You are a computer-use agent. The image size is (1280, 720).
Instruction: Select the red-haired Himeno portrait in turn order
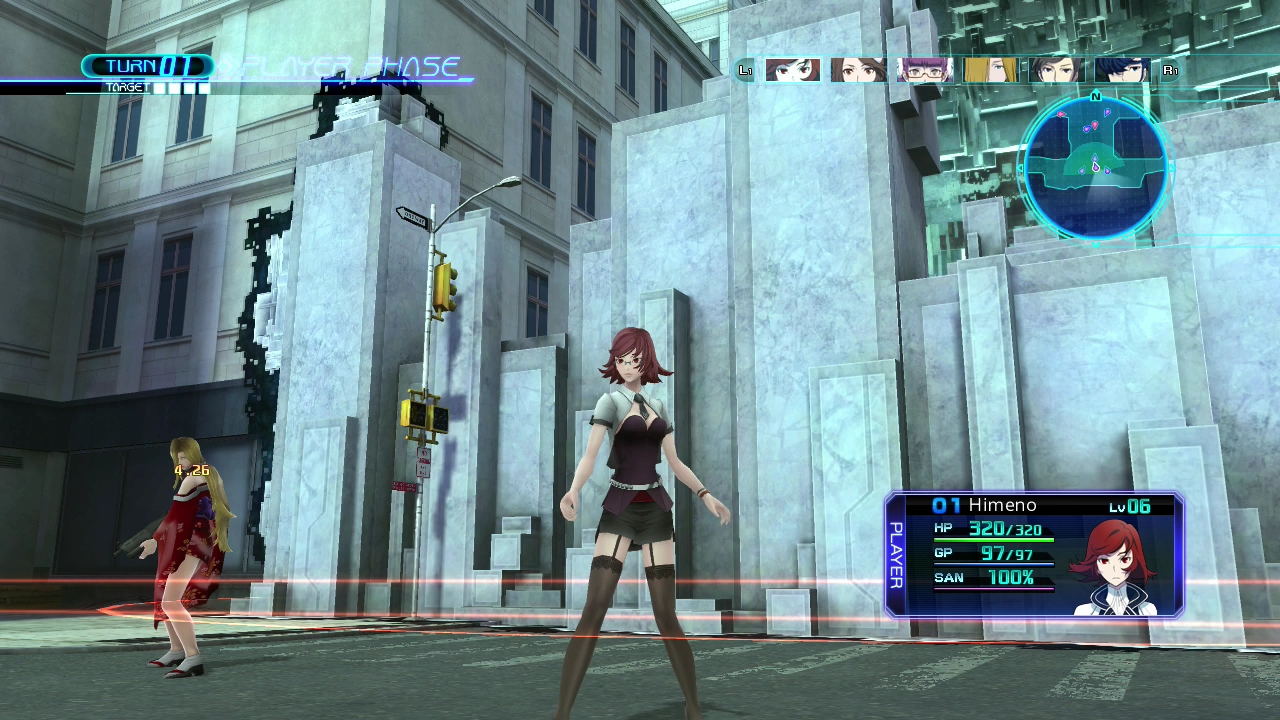(792, 70)
